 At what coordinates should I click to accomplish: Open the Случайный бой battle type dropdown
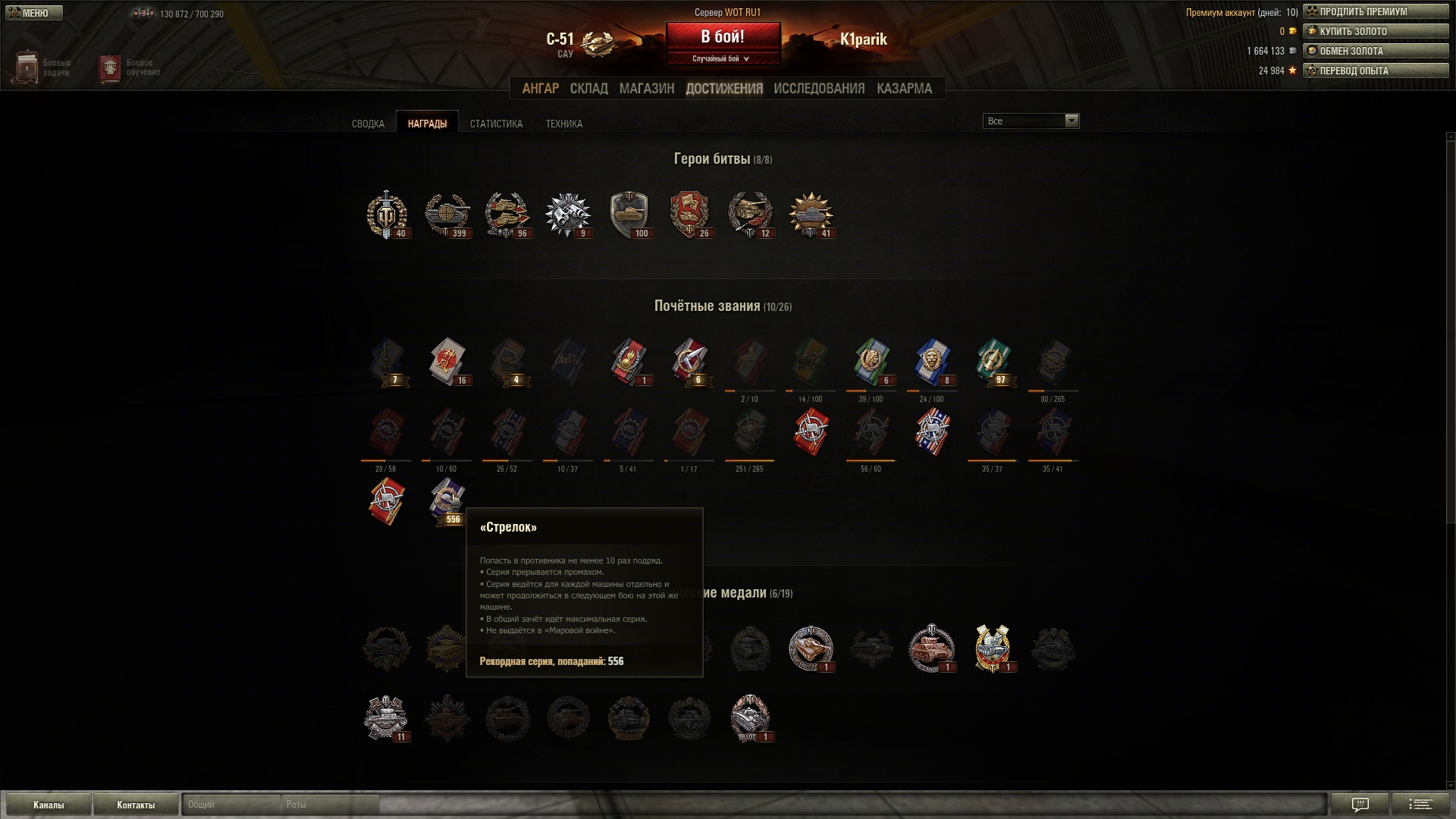point(721,59)
